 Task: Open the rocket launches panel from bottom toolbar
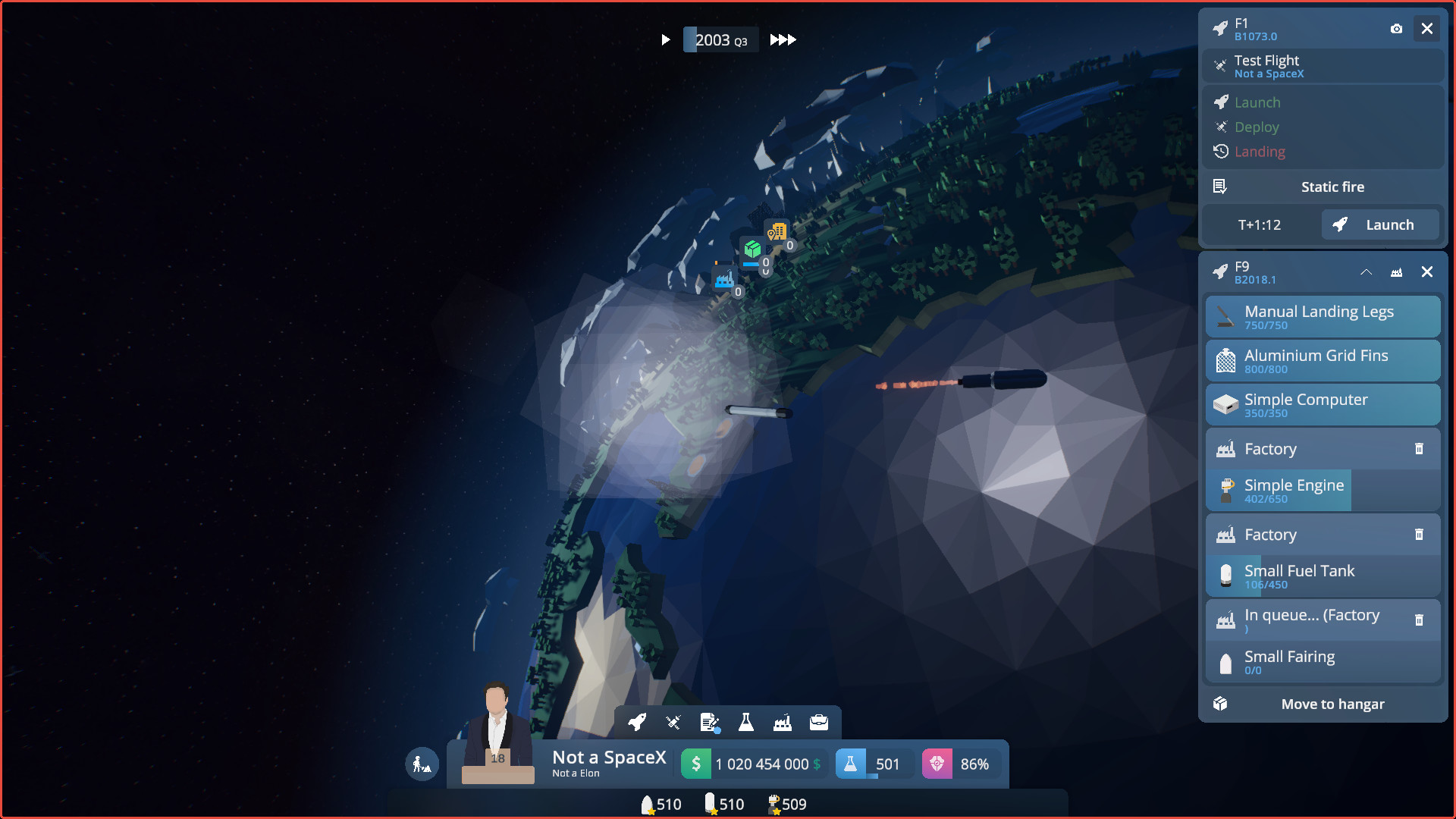(637, 723)
